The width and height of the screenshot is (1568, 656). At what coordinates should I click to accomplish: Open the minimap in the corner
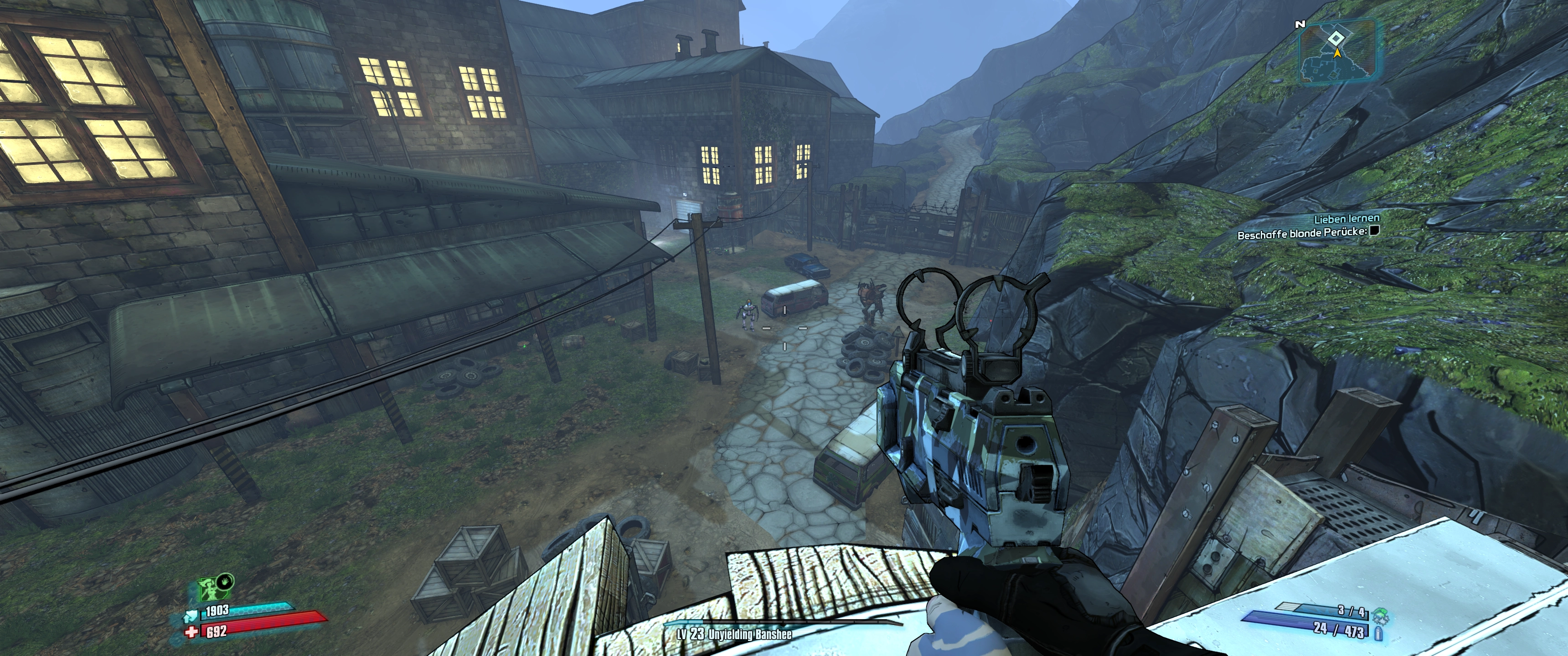click(1338, 51)
